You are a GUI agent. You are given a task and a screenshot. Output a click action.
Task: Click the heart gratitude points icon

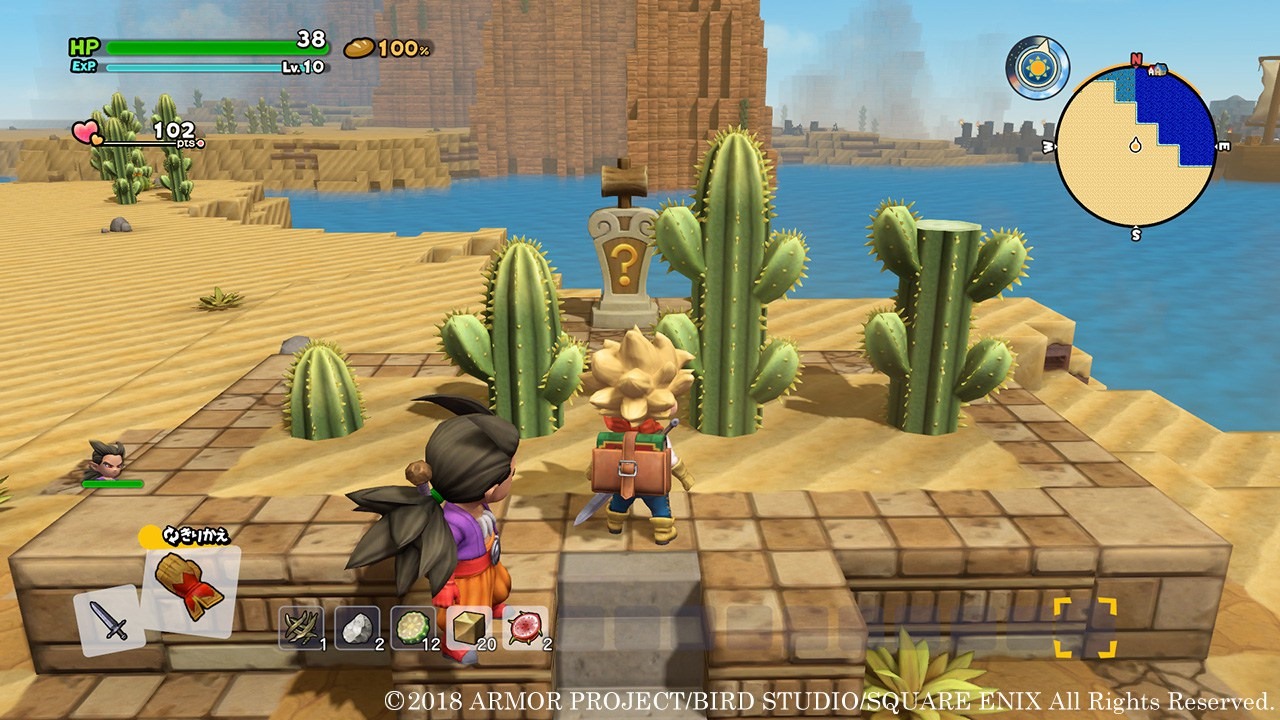(87, 132)
